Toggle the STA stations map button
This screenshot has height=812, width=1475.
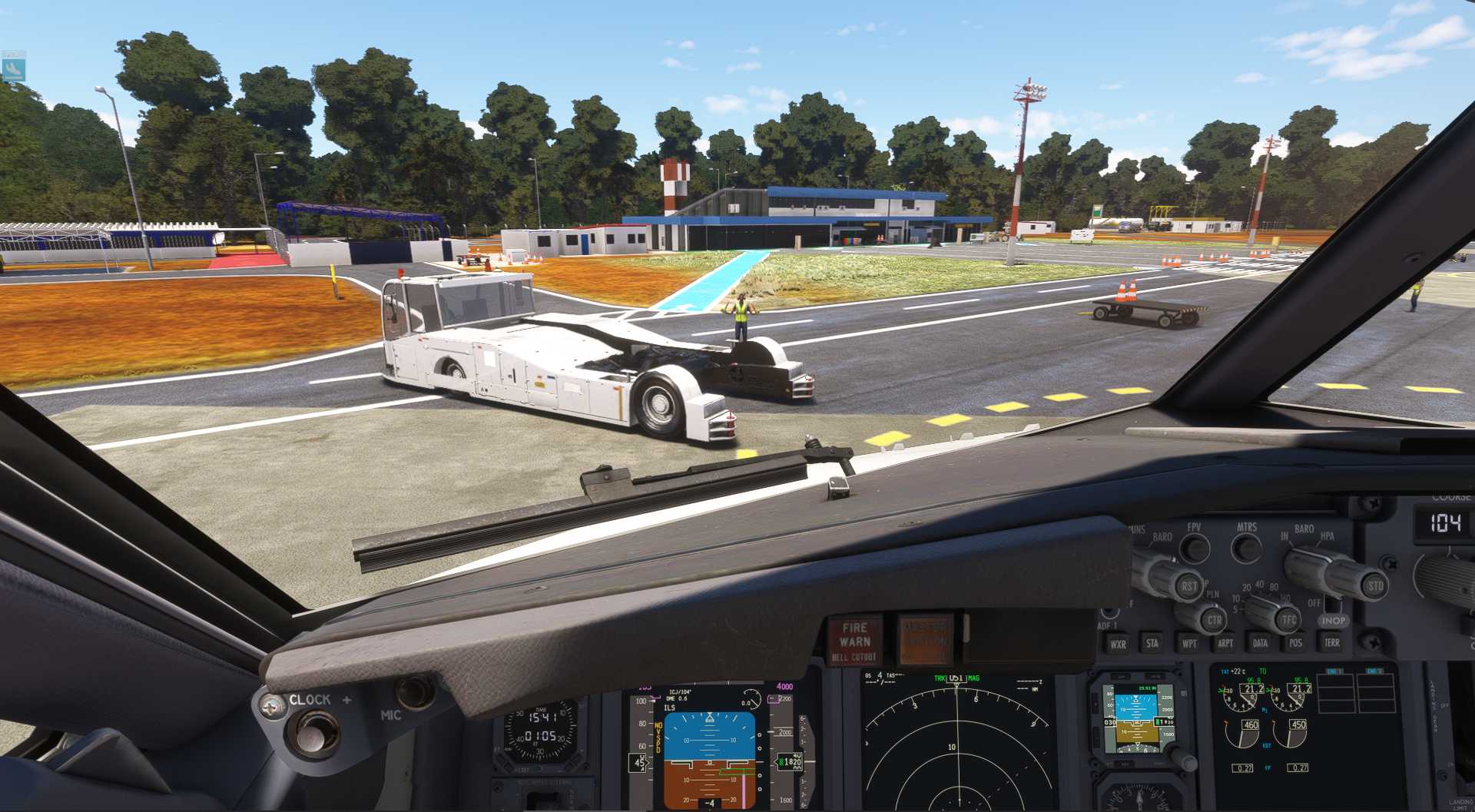(x=1152, y=643)
